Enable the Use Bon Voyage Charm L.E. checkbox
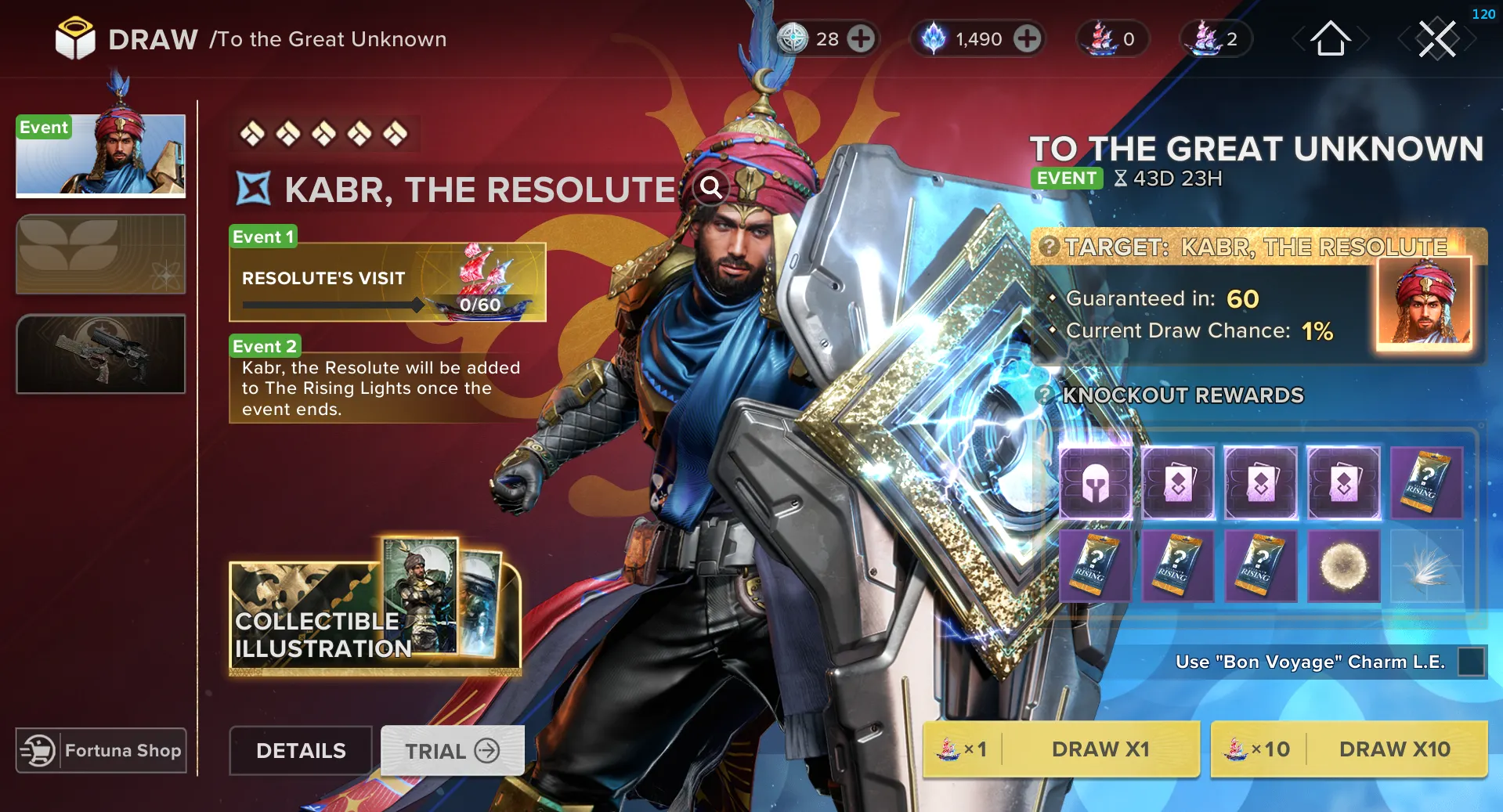The width and height of the screenshot is (1503, 812). [x=1472, y=662]
